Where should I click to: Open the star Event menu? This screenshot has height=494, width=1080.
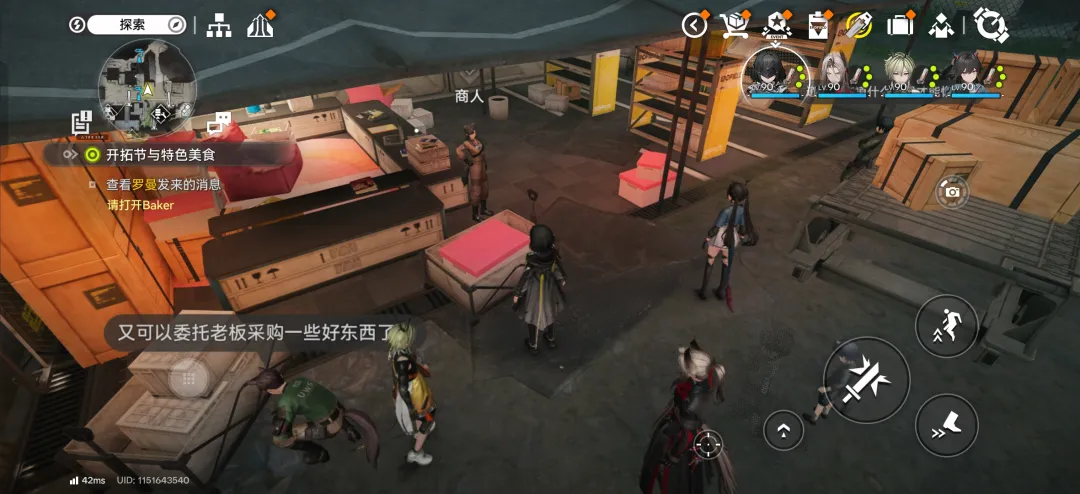point(777,25)
